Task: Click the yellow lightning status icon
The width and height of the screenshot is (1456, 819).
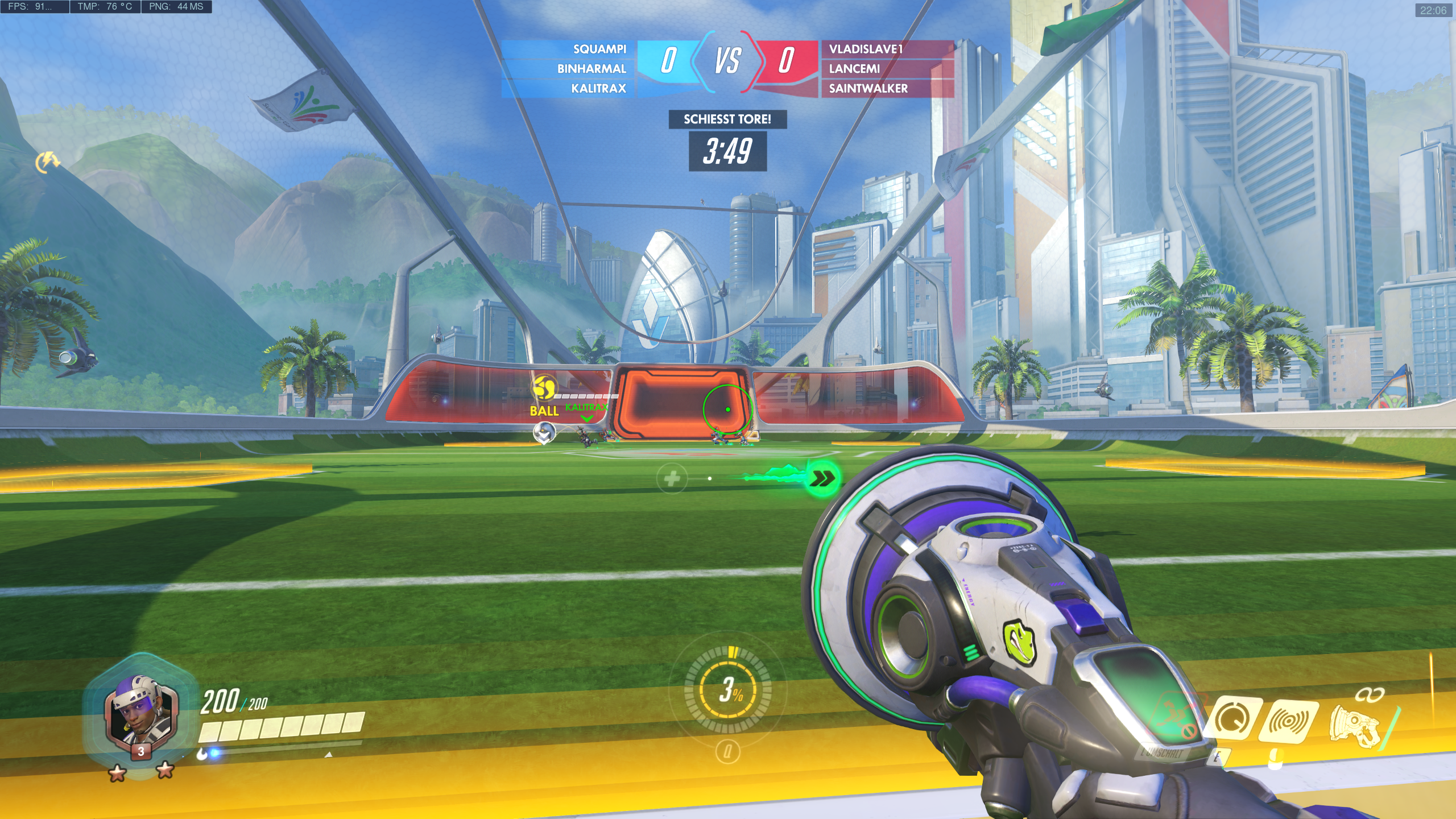Action: tap(48, 162)
